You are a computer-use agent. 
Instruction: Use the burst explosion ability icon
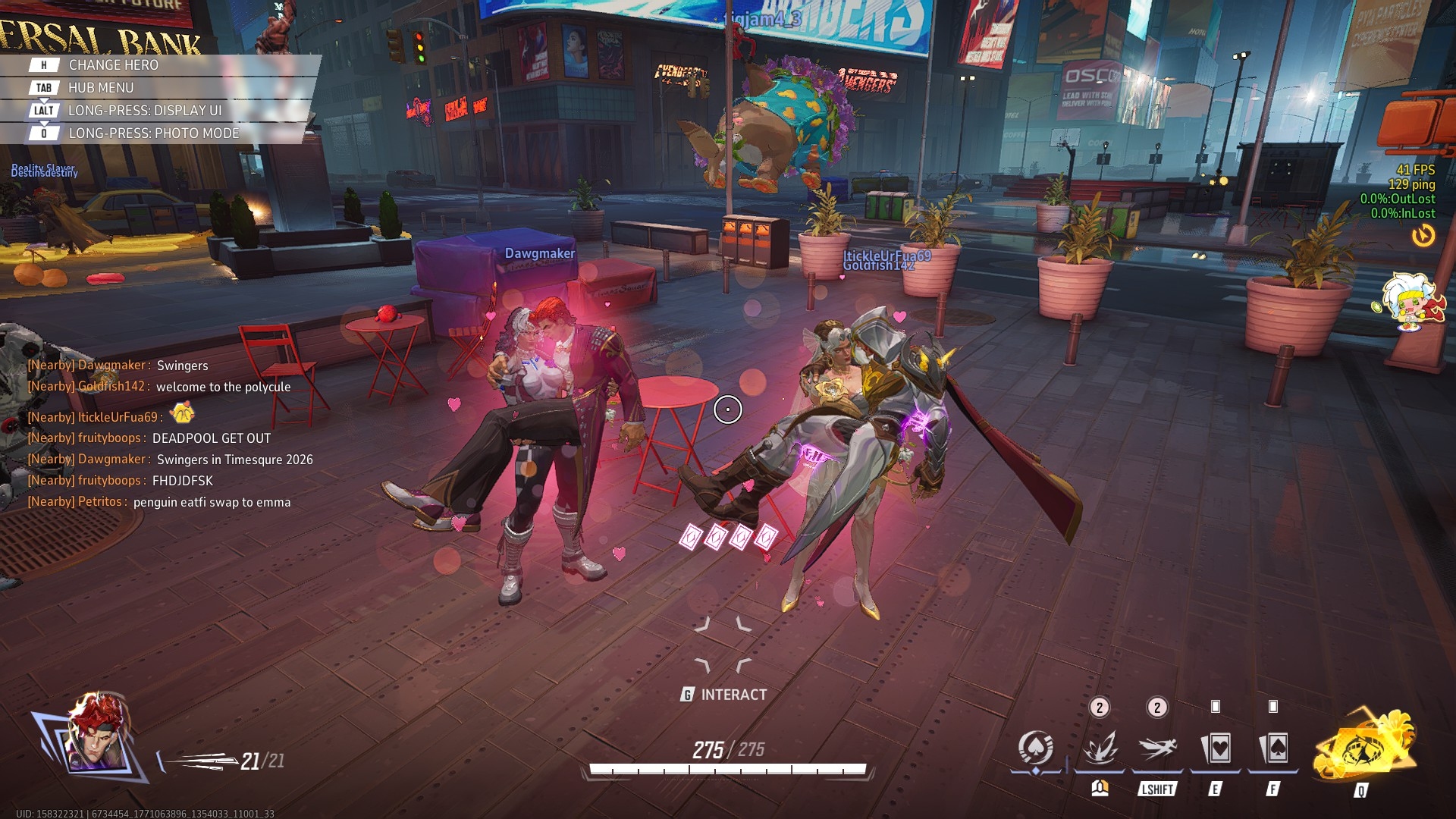point(1100,749)
